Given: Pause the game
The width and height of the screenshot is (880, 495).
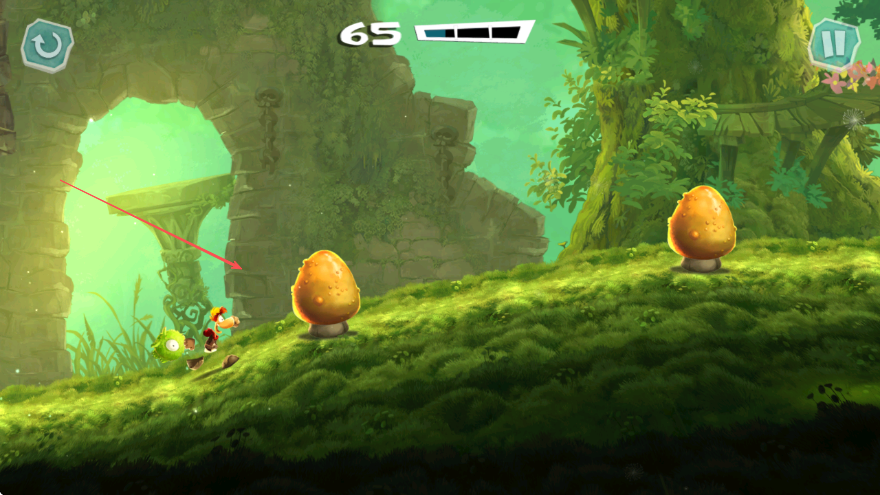Looking at the screenshot, I should (833, 44).
